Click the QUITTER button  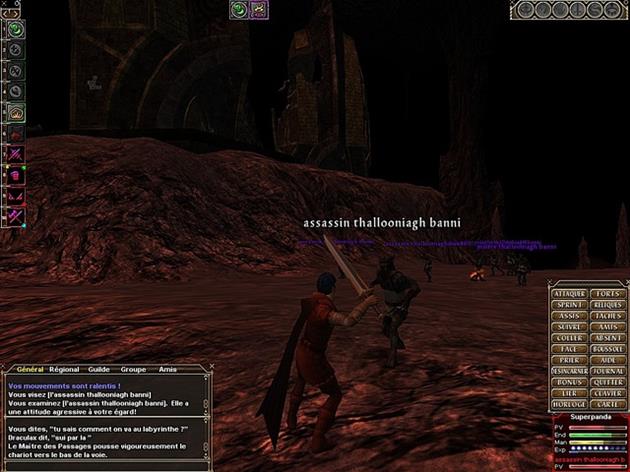click(x=609, y=382)
